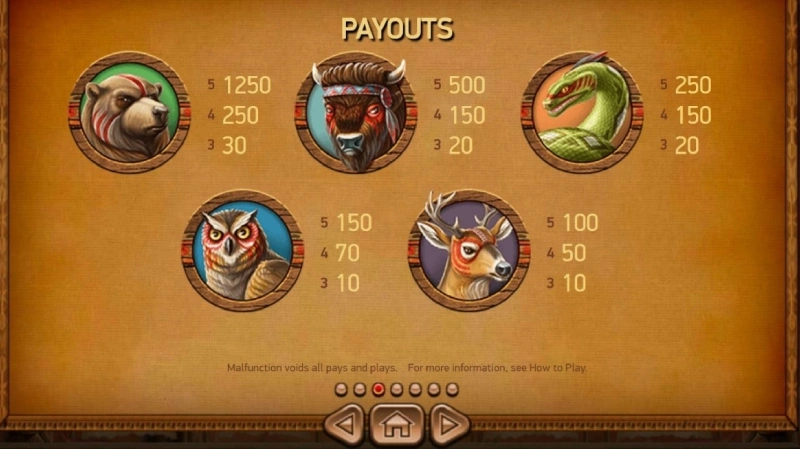This screenshot has height=449, width=800.
Task: Select the red highlighted page dot
Action: tap(378, 388)
